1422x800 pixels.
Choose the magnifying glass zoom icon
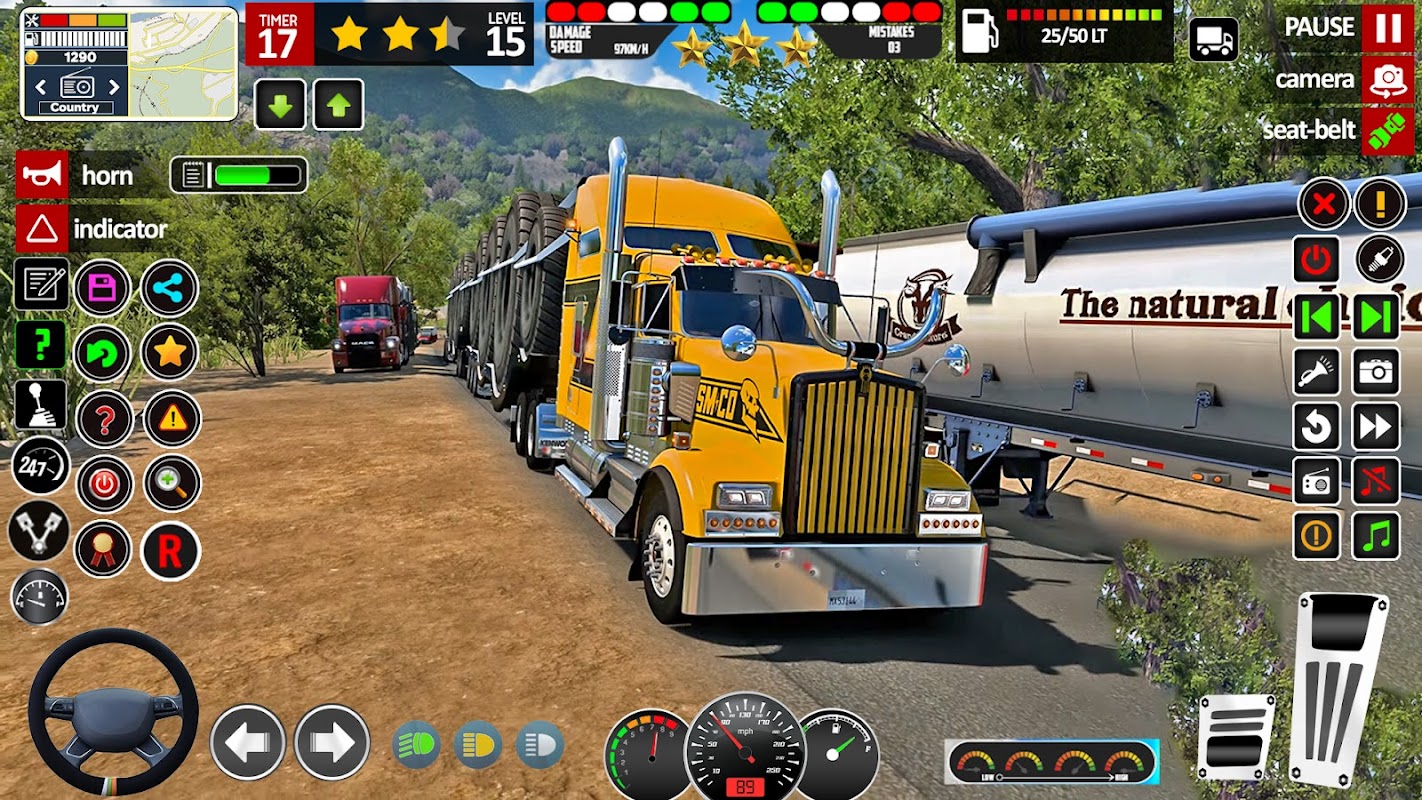point(172,484)
